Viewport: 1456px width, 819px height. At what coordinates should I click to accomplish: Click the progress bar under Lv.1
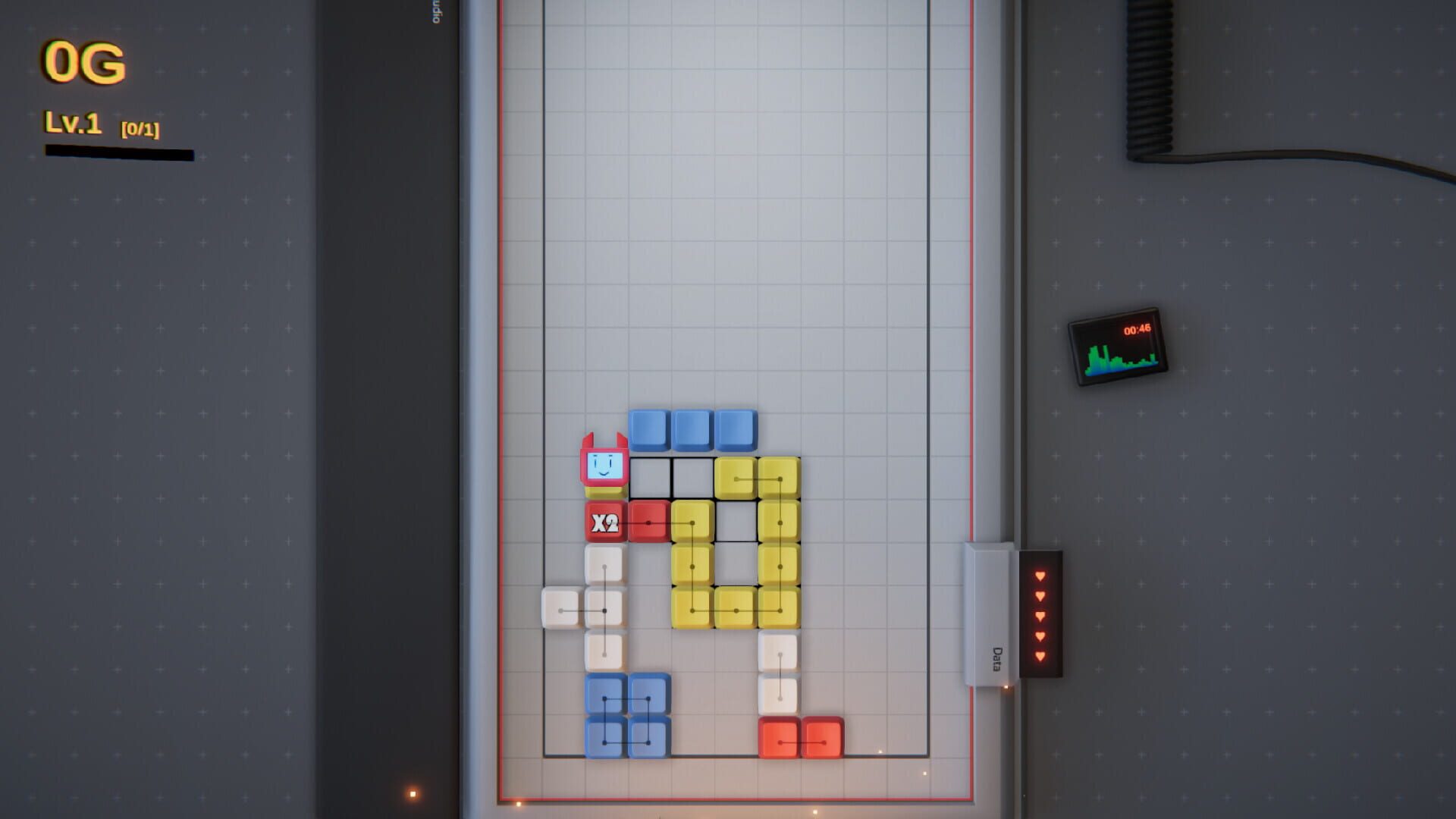tap(120, 153)
